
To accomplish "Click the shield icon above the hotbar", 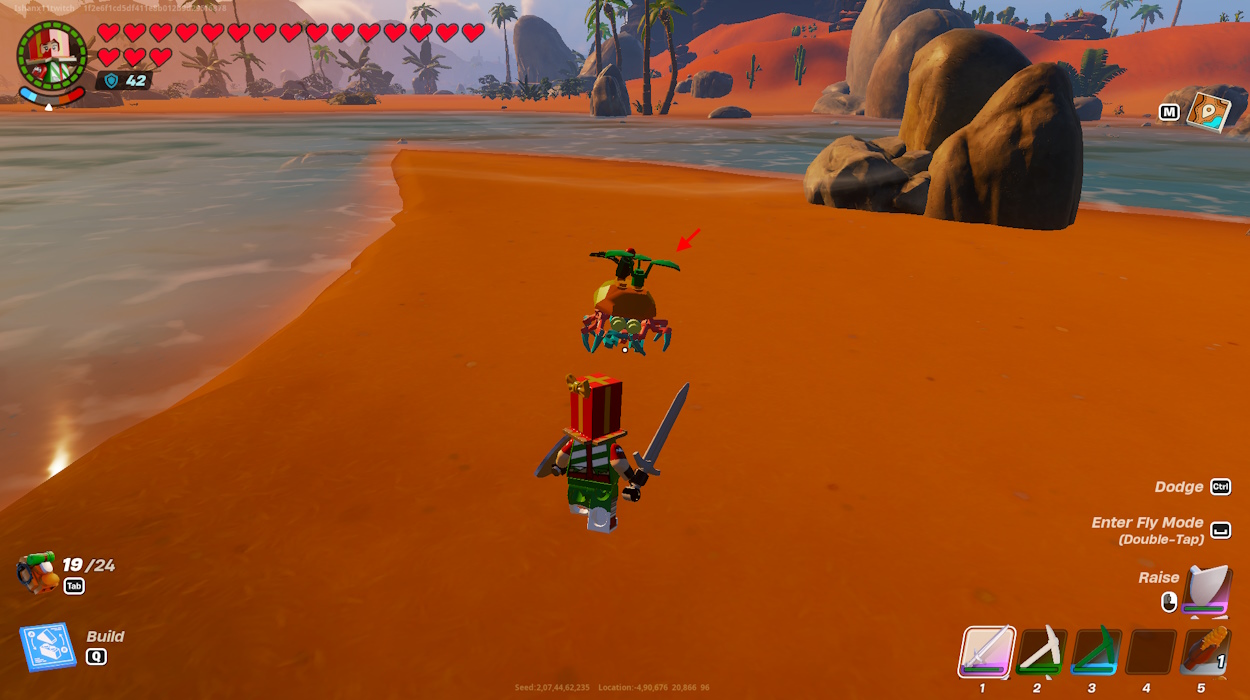I will (1206, 590).
